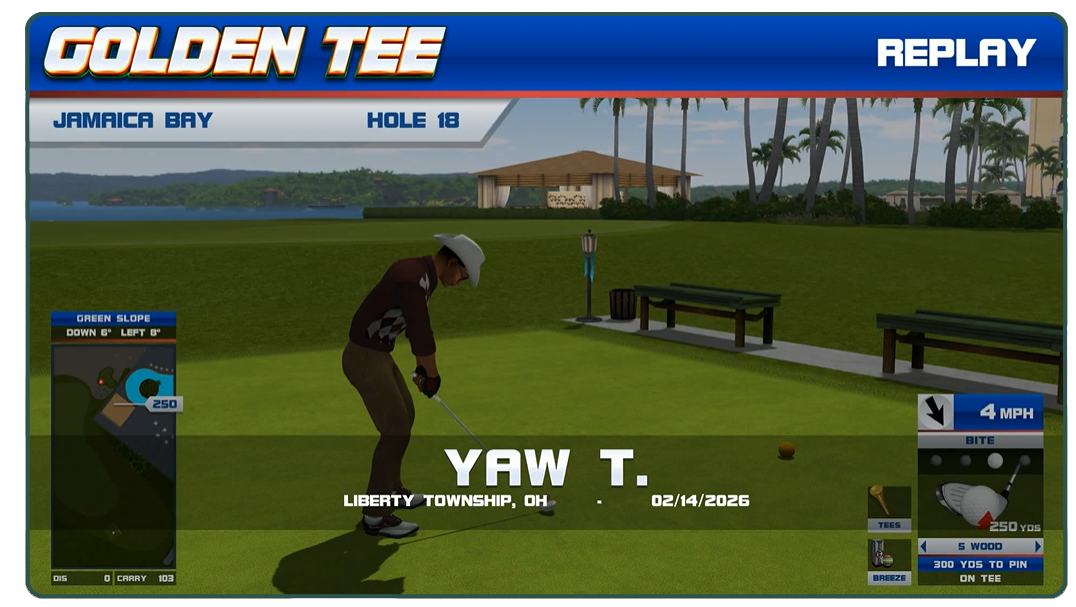Screen dimensions: 1076x607
Task: Switch to next club with right arrow
Action: pyautogui.click(x=1038, y=546)
